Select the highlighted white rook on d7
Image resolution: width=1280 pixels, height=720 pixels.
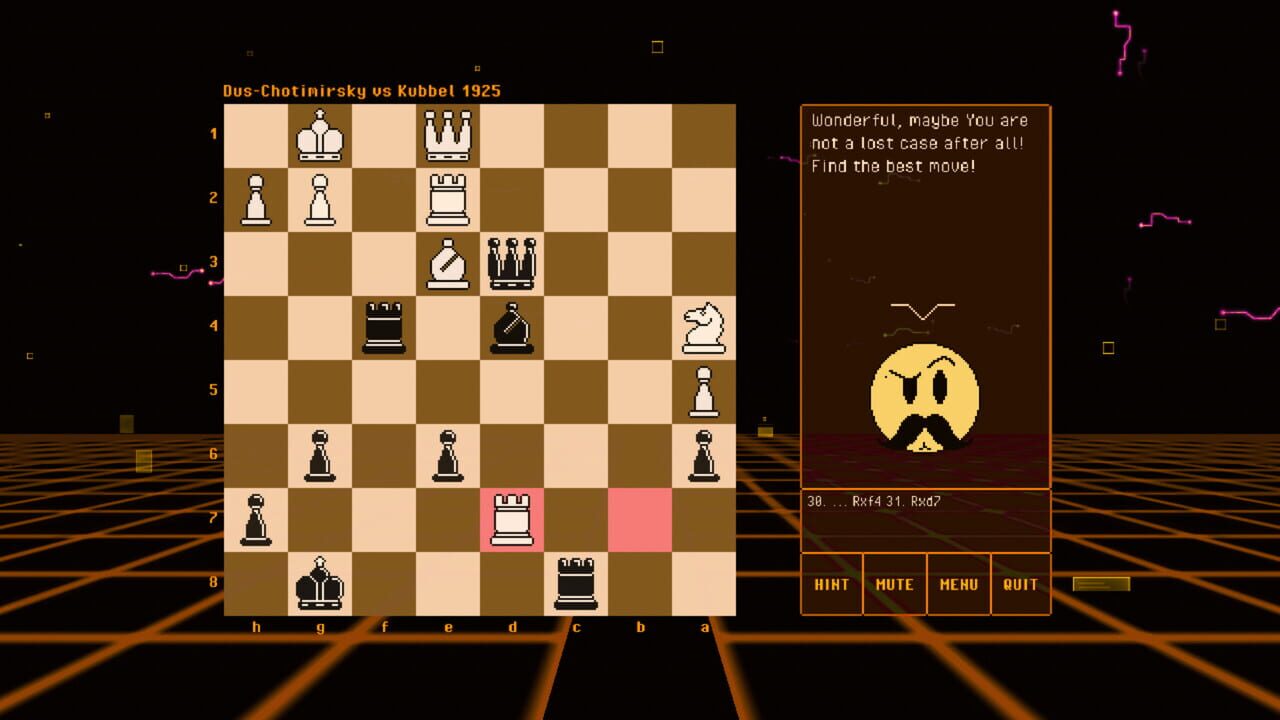tap(513, 519)
